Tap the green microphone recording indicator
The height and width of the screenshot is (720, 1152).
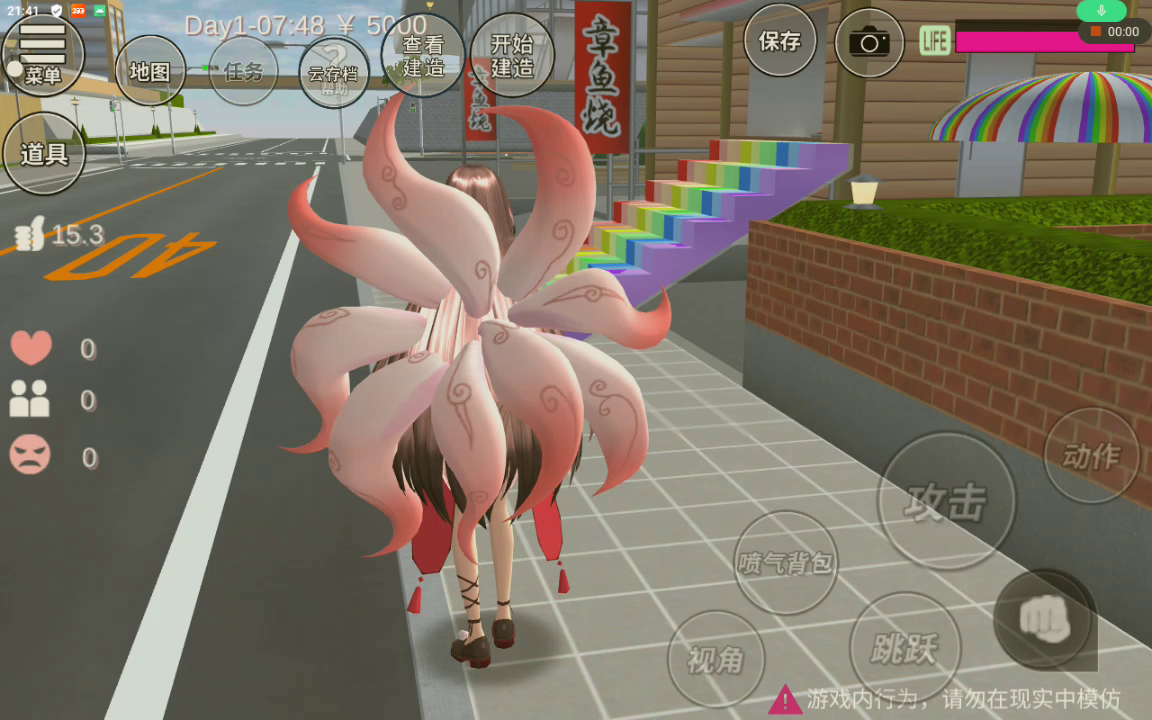click(x=1101, y=10)
